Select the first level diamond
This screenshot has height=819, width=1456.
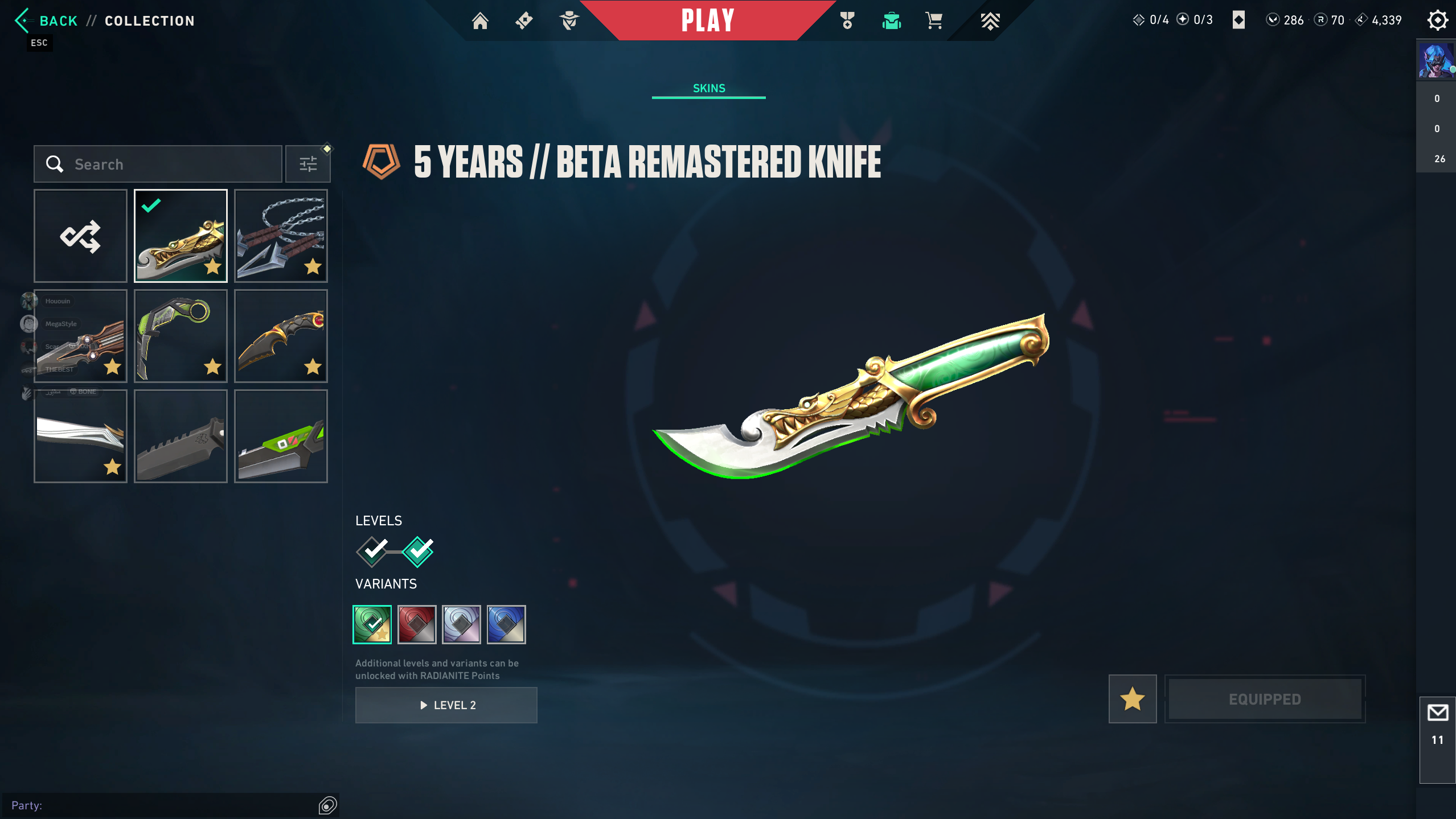coord(372,551)
